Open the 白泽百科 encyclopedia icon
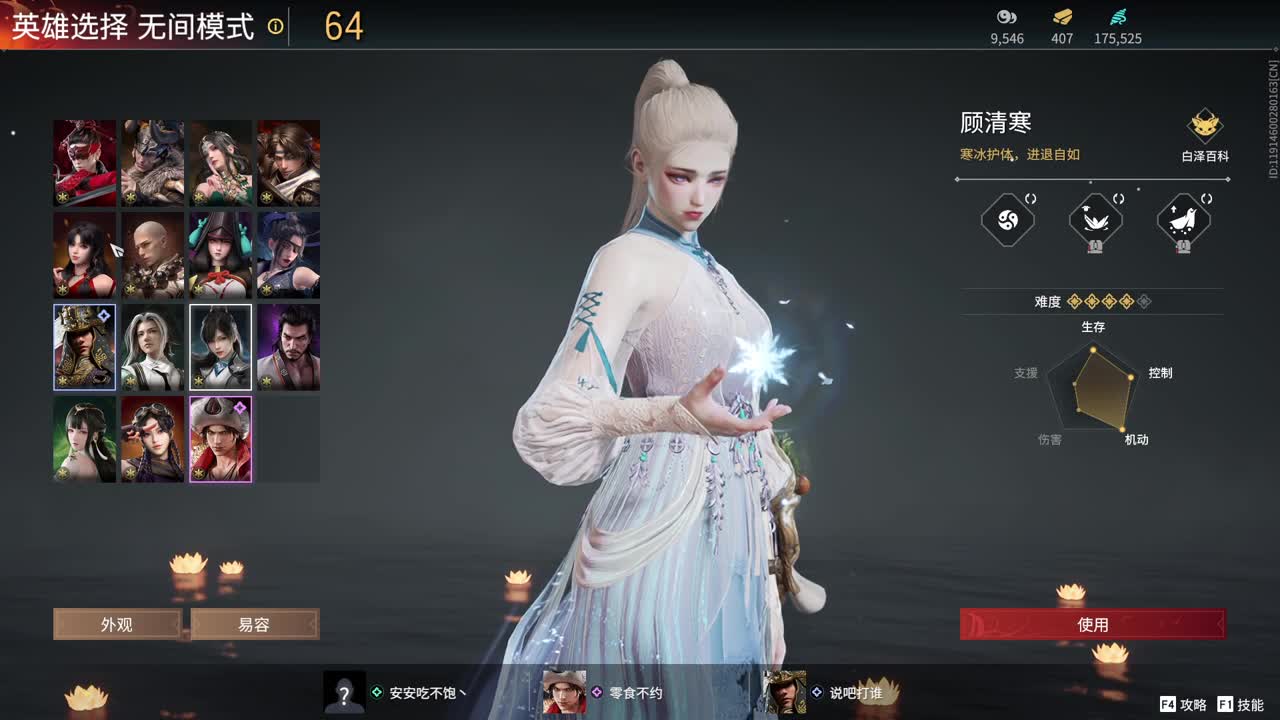 pos(1206,127)
